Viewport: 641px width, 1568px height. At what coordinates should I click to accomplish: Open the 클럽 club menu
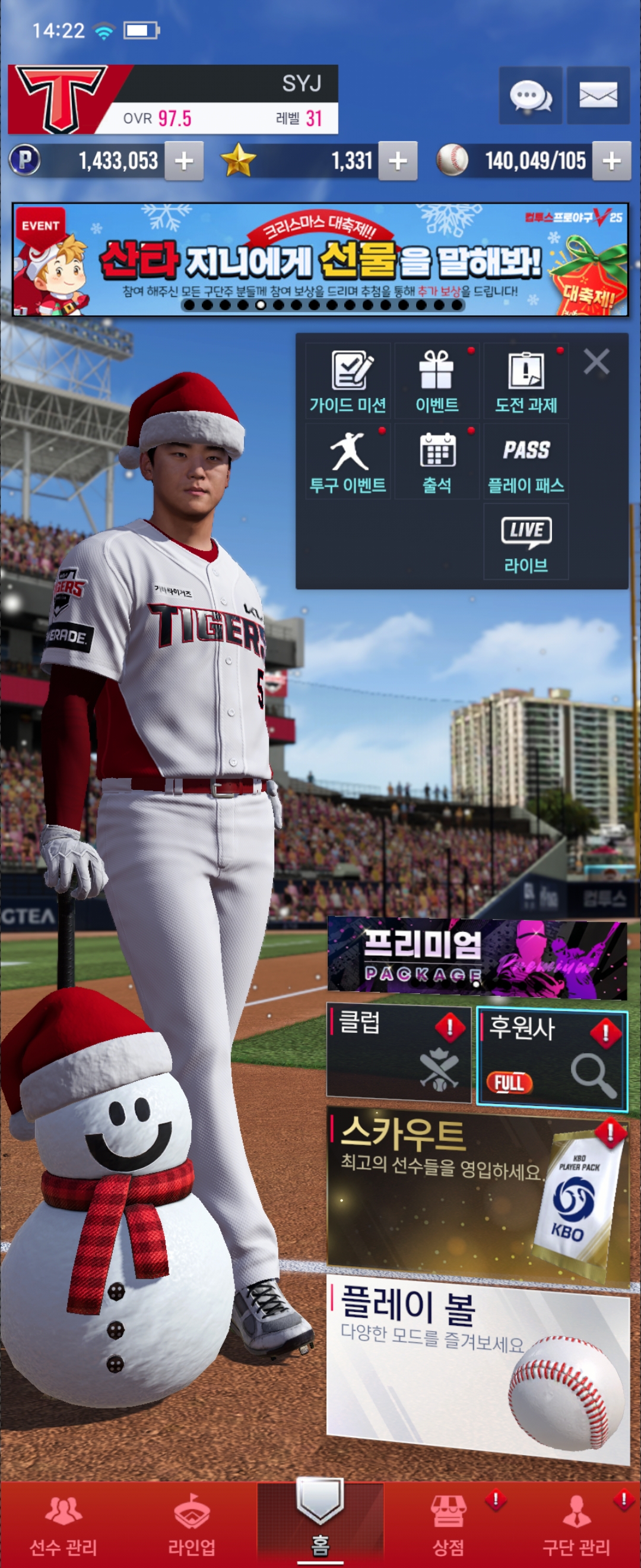(399, 1054)
